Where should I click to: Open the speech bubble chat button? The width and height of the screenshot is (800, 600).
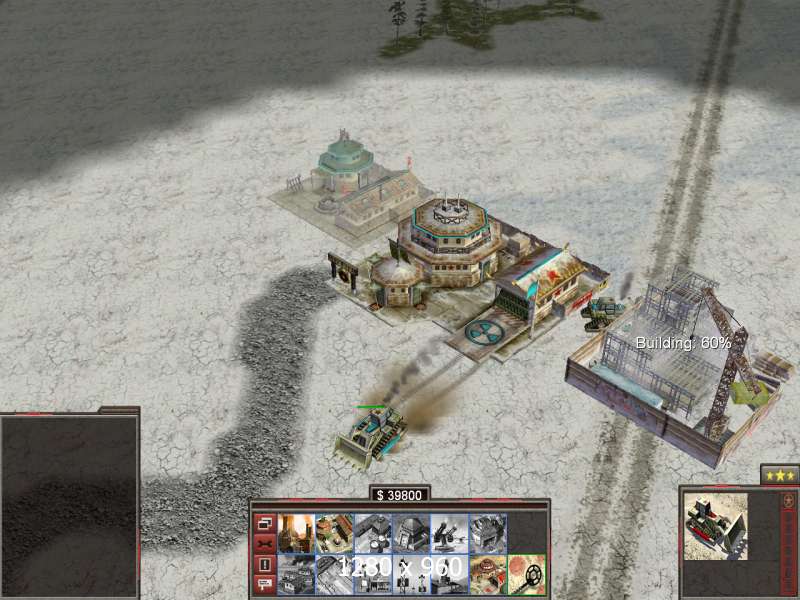click(264, 585)
